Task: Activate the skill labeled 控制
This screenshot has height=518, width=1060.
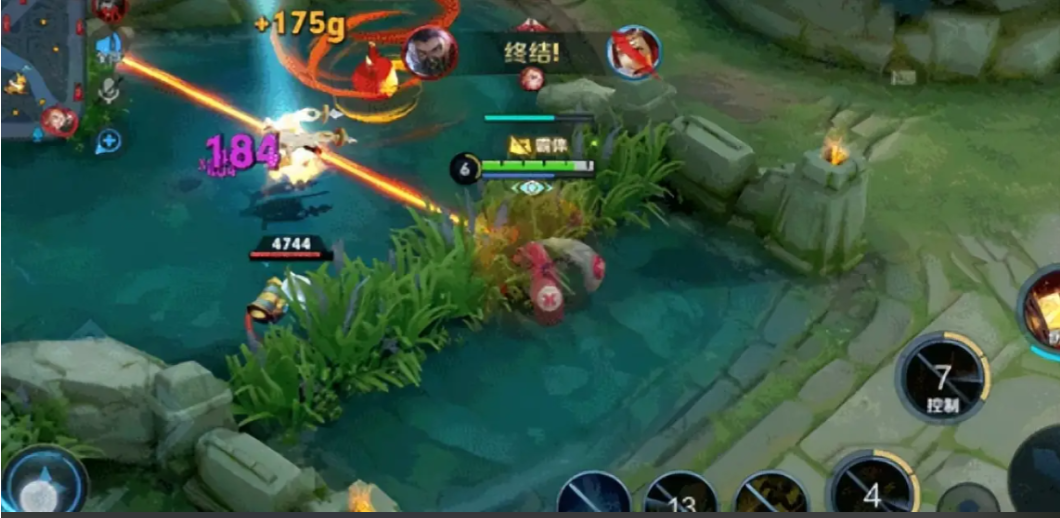Action: coord(942,378)
